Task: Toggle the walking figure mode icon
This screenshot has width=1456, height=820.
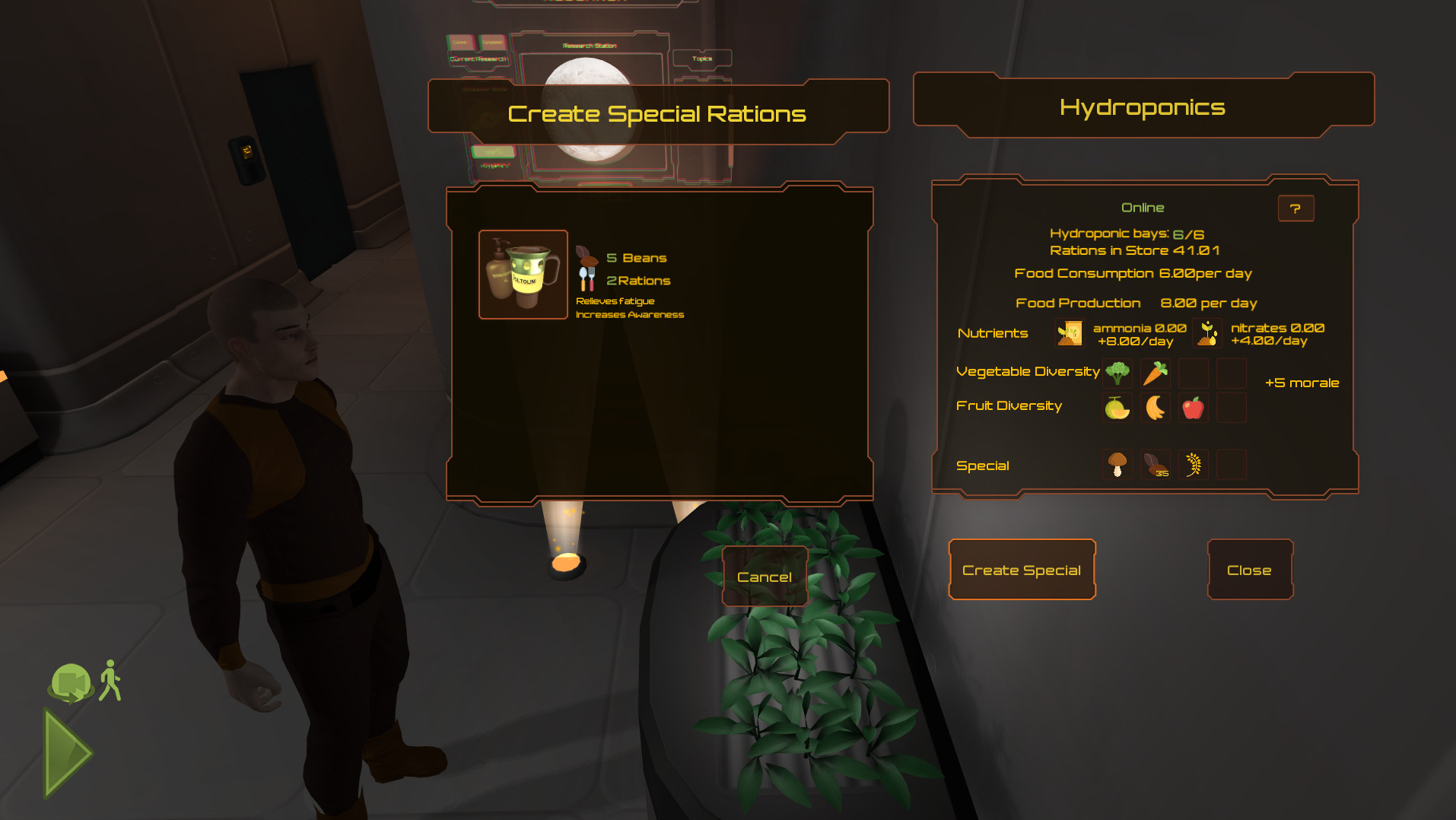Action: [111, 680]
